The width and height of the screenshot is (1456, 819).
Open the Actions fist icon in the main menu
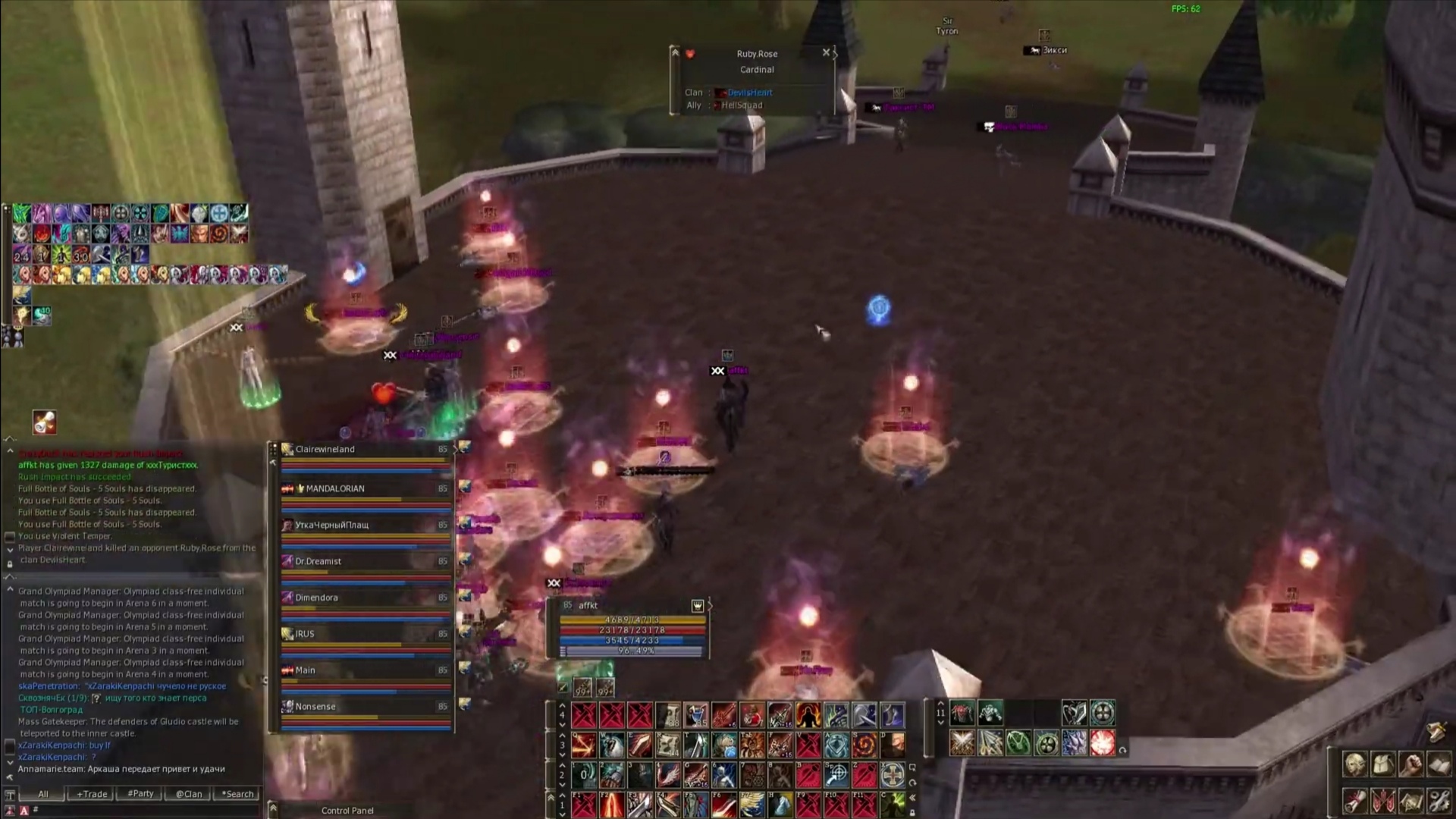click(1411, 764)
